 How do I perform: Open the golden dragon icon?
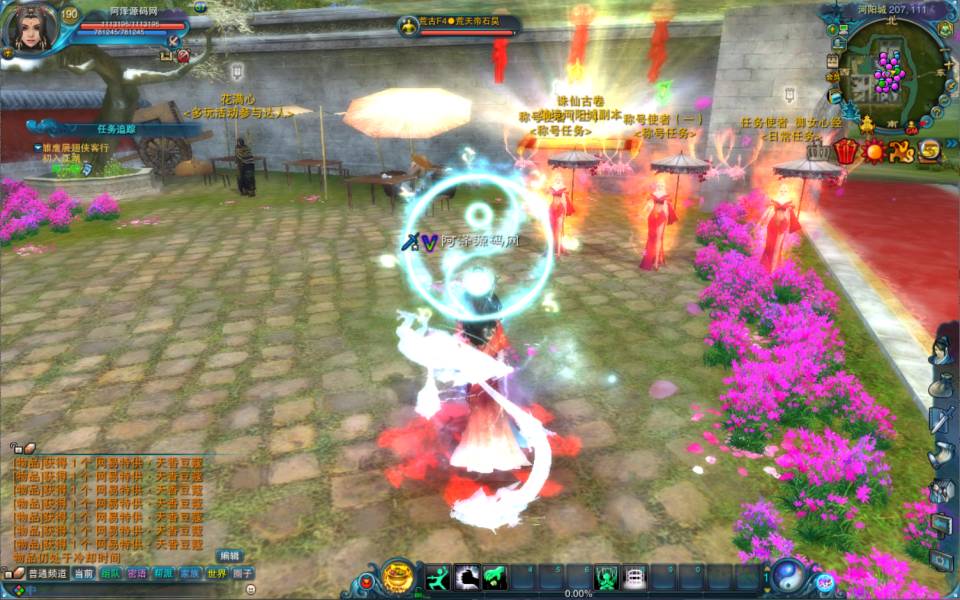[902, 152]
